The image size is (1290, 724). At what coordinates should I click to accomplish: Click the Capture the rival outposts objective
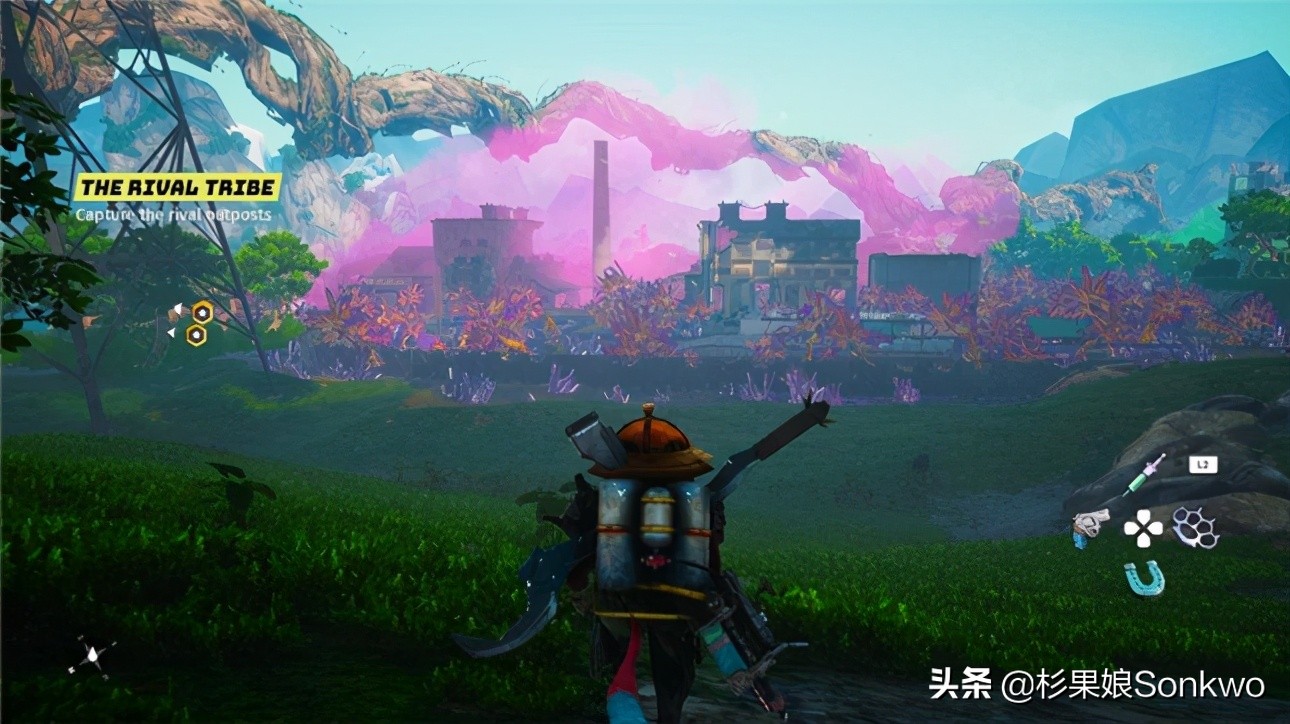pos(173,214)
